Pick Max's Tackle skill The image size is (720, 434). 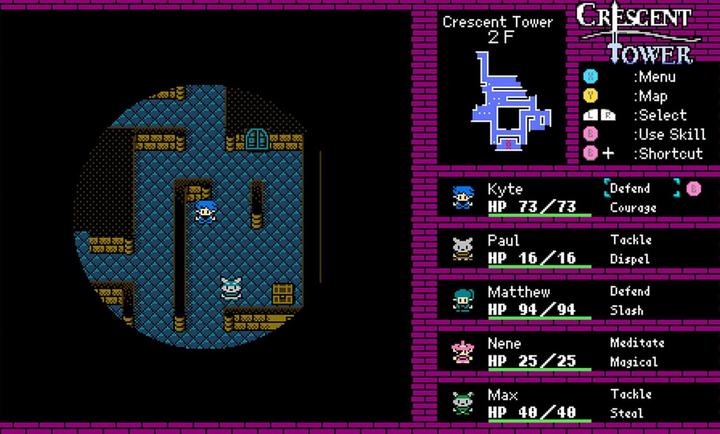630,395
